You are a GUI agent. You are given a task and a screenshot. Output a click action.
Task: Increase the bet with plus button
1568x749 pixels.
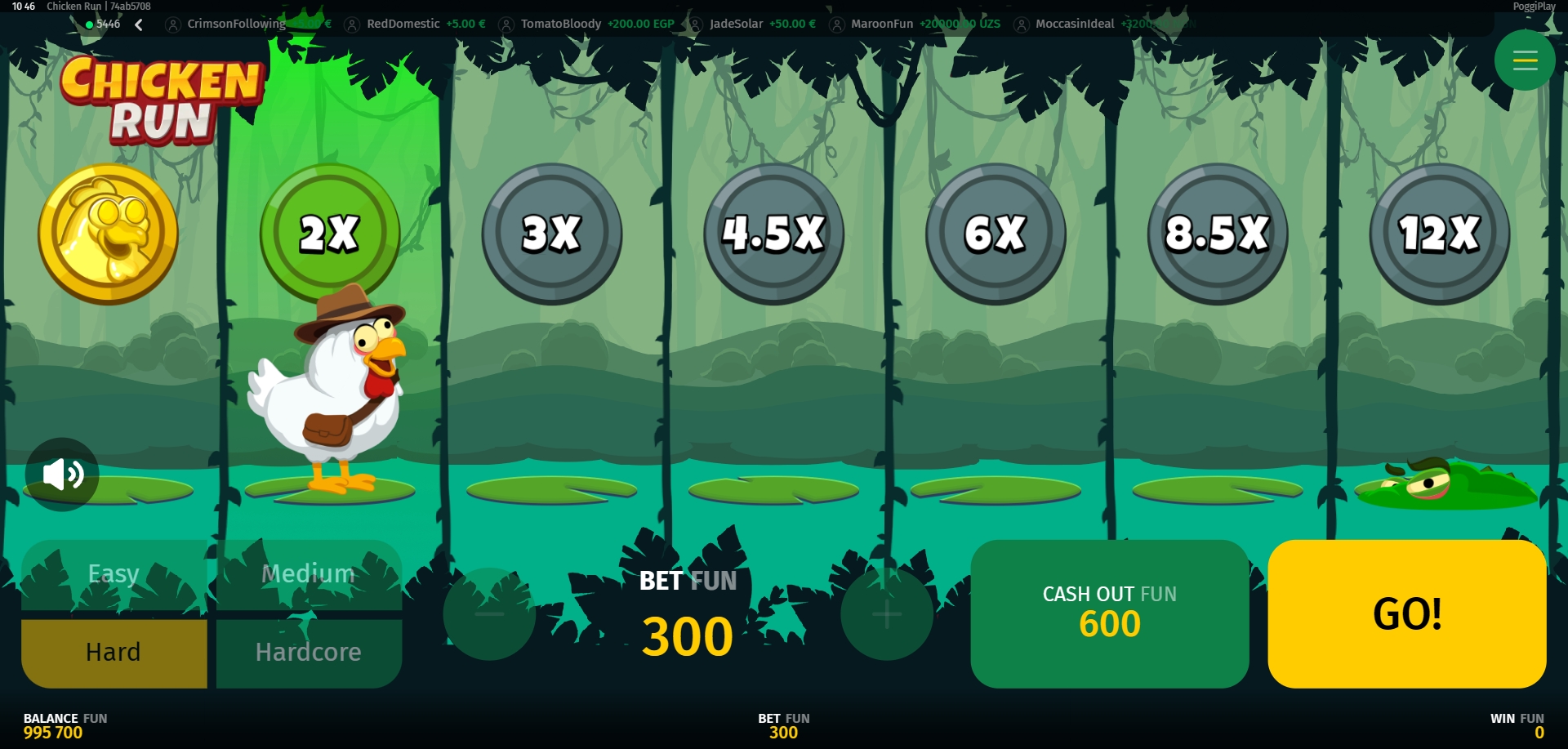point(886,613)
